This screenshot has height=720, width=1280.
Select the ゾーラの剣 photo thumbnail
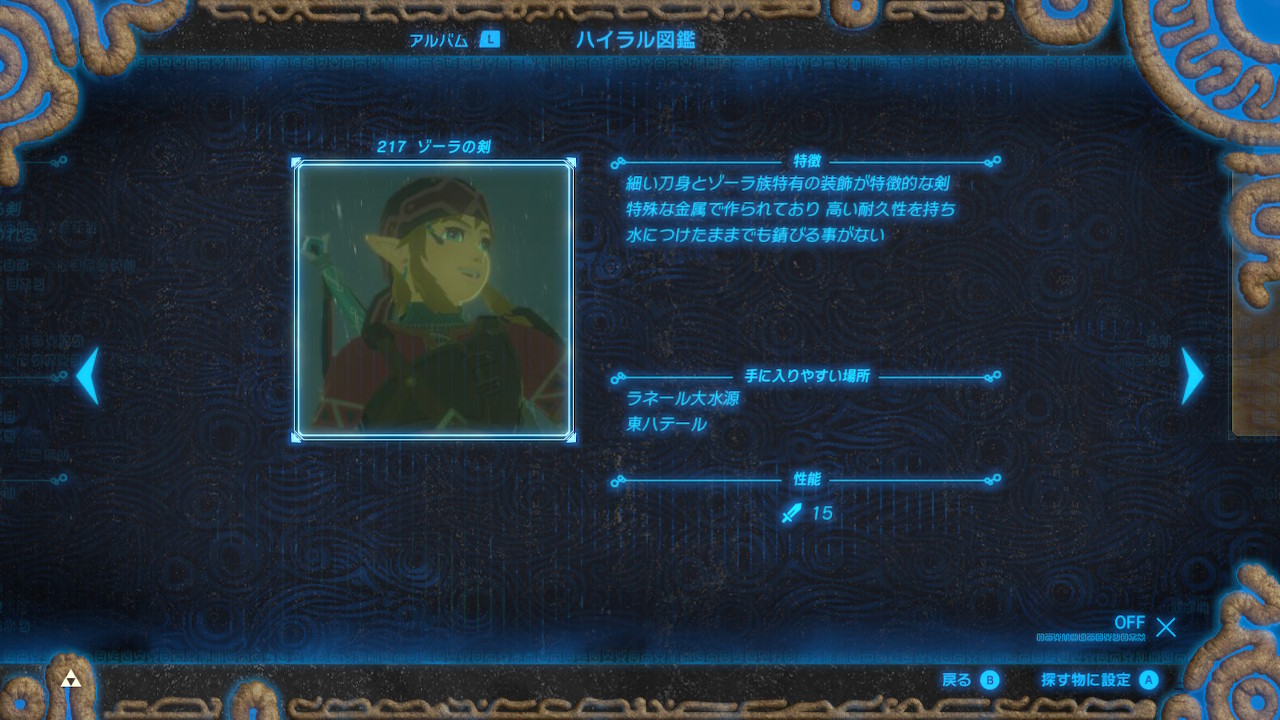(x=435, y=300)
